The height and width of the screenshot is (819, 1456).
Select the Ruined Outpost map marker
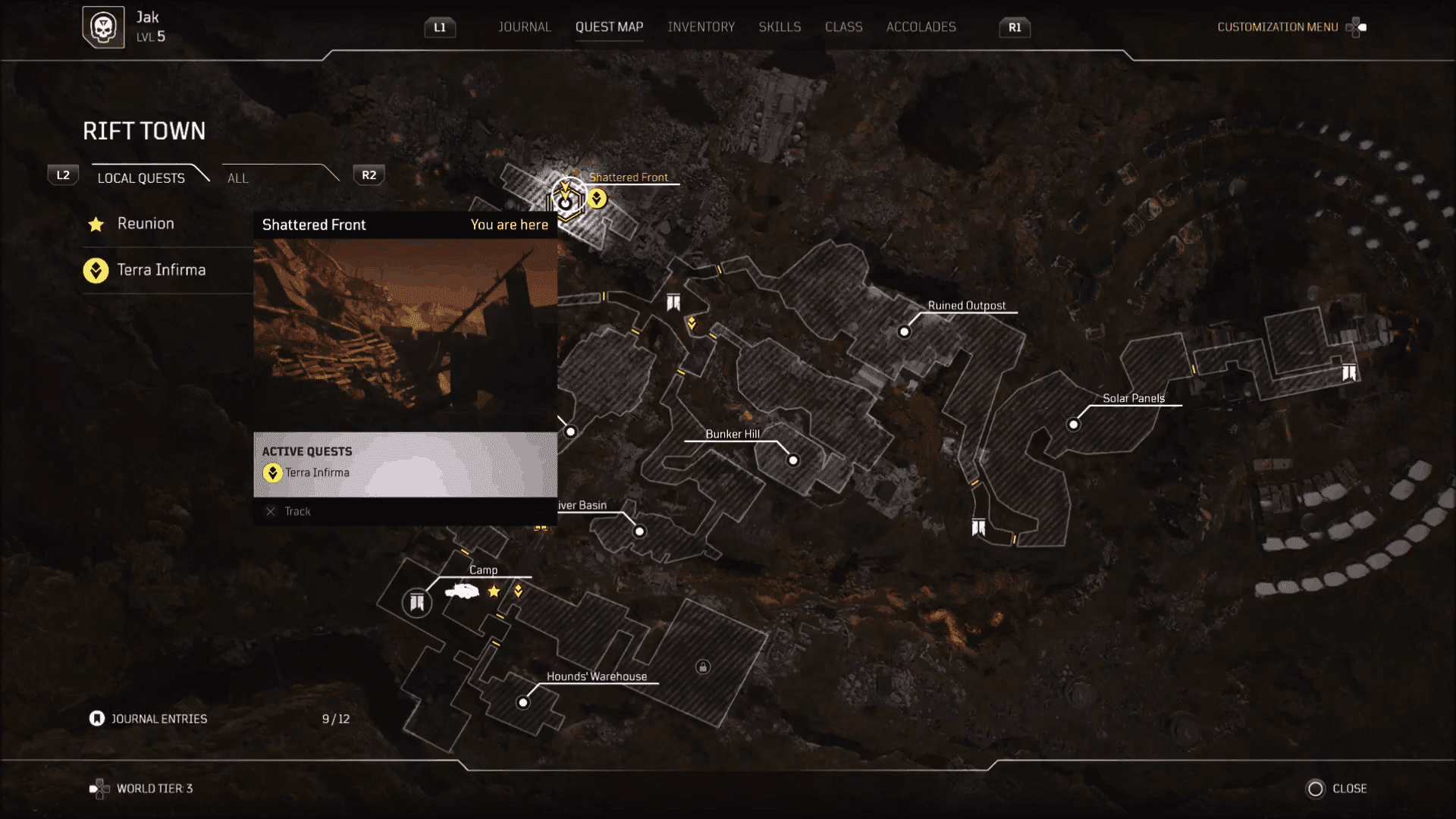905,331
